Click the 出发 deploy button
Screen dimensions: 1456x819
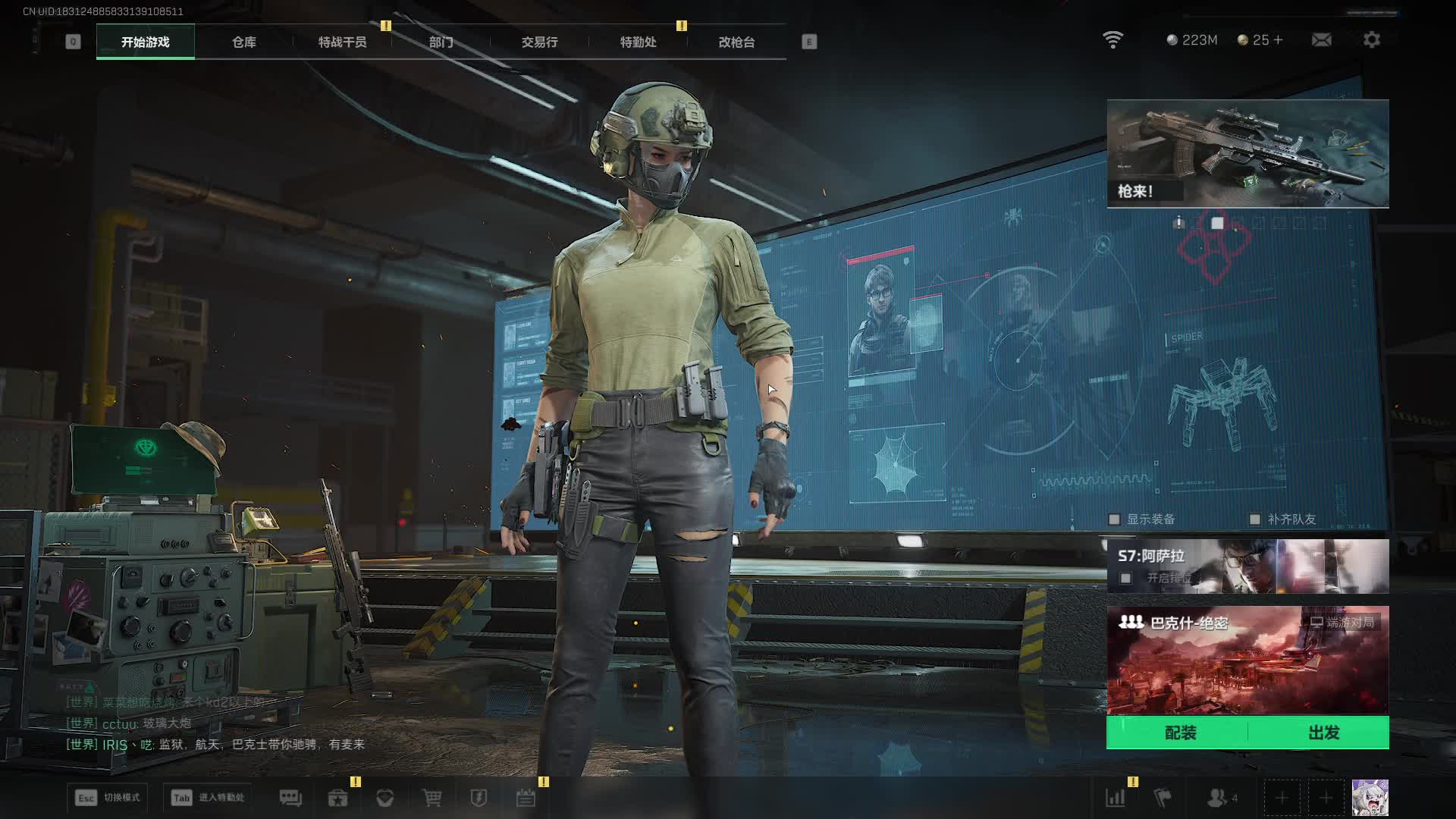1323,733
